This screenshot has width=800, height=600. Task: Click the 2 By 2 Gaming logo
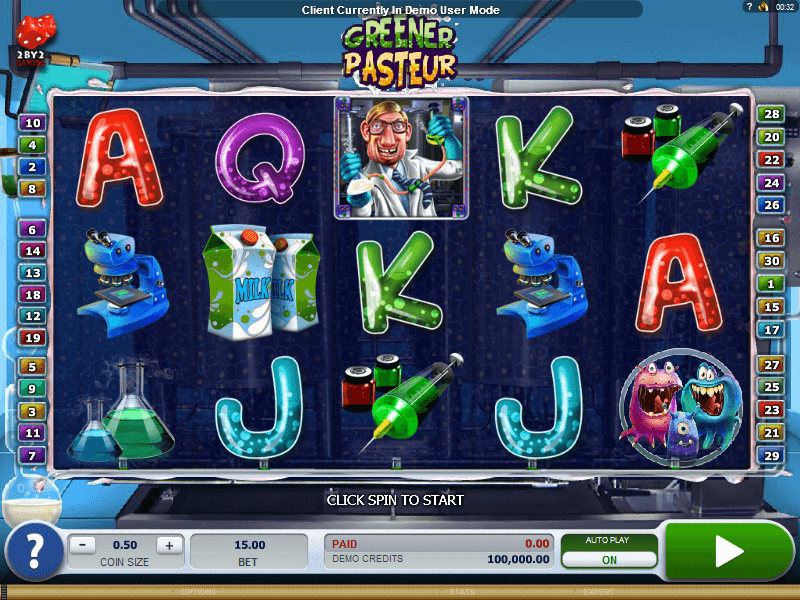pyautogui.click(x=33, y=57)
